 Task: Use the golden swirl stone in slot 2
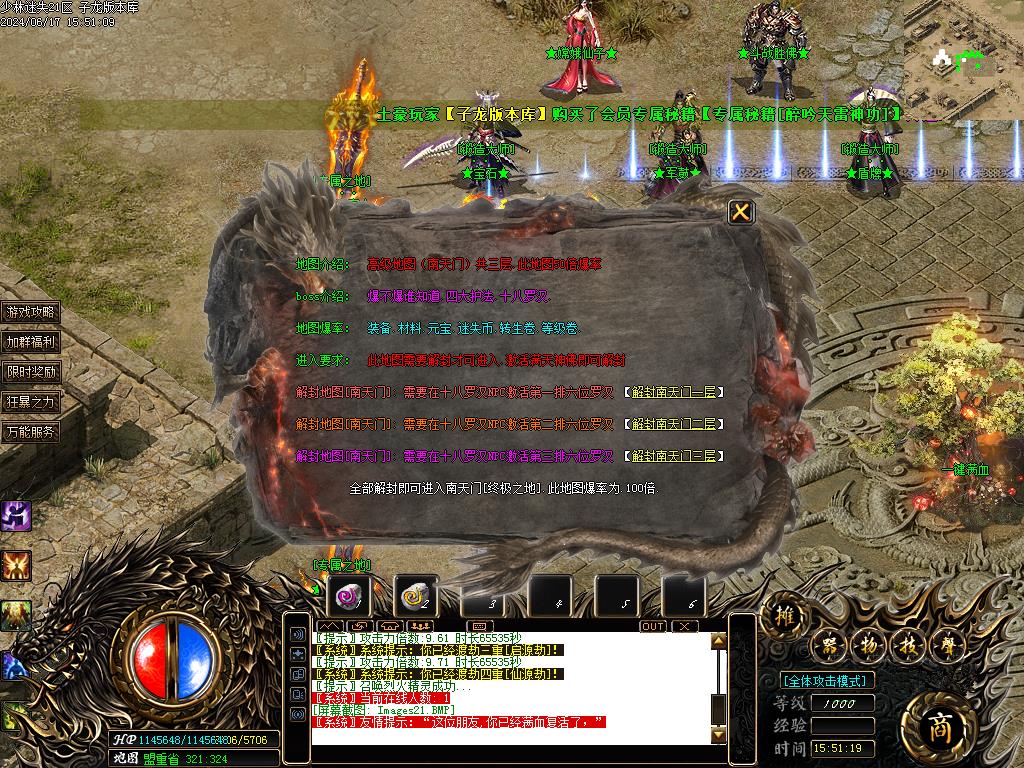tap(415, 597)
